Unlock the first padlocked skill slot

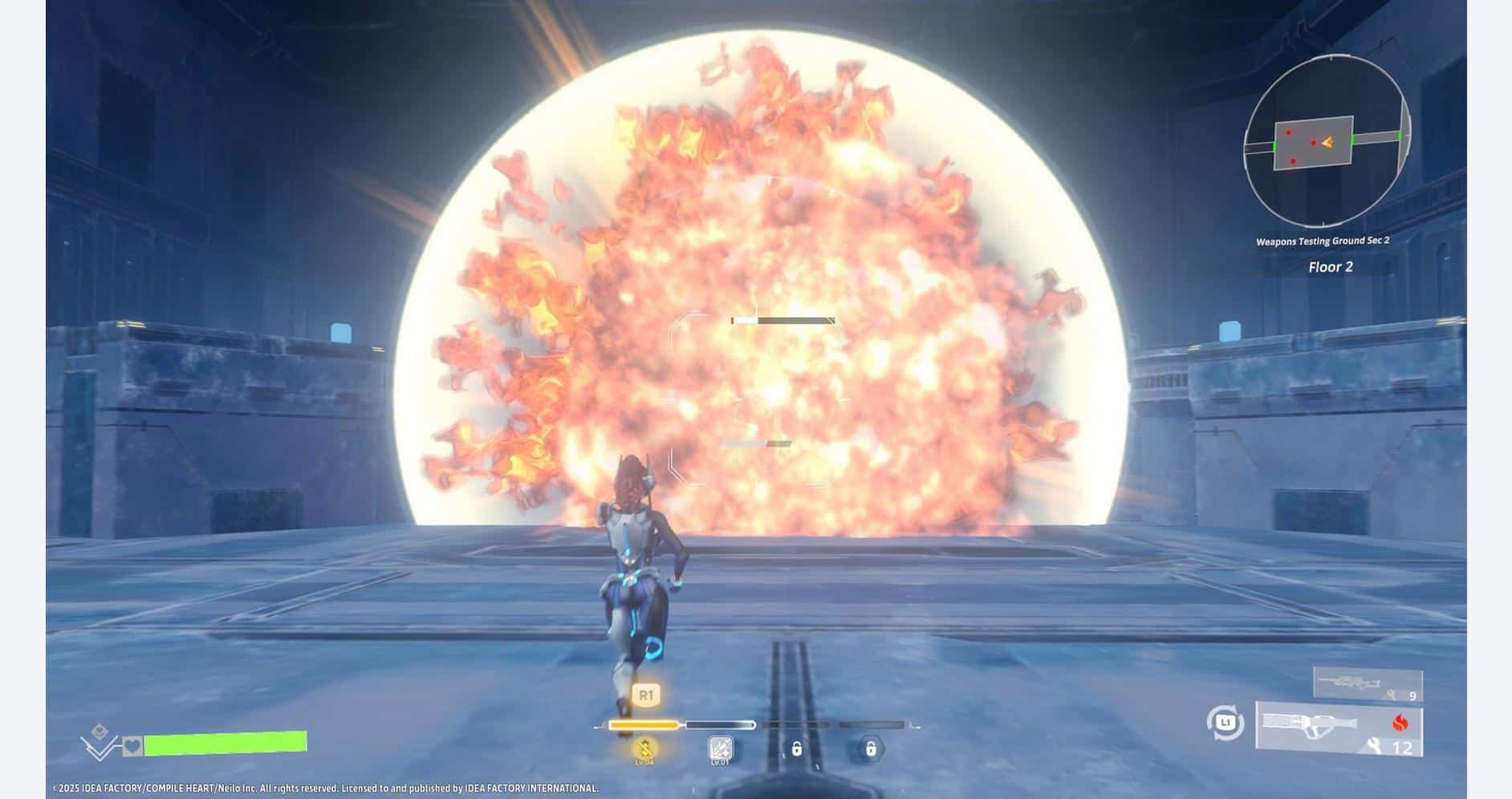[797, 750]
